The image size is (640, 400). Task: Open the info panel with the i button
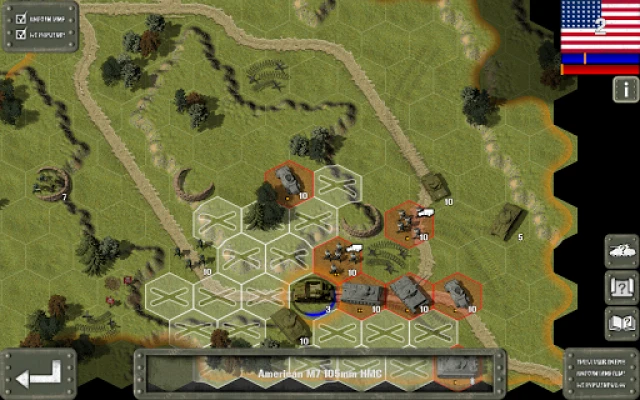(624, 89)
